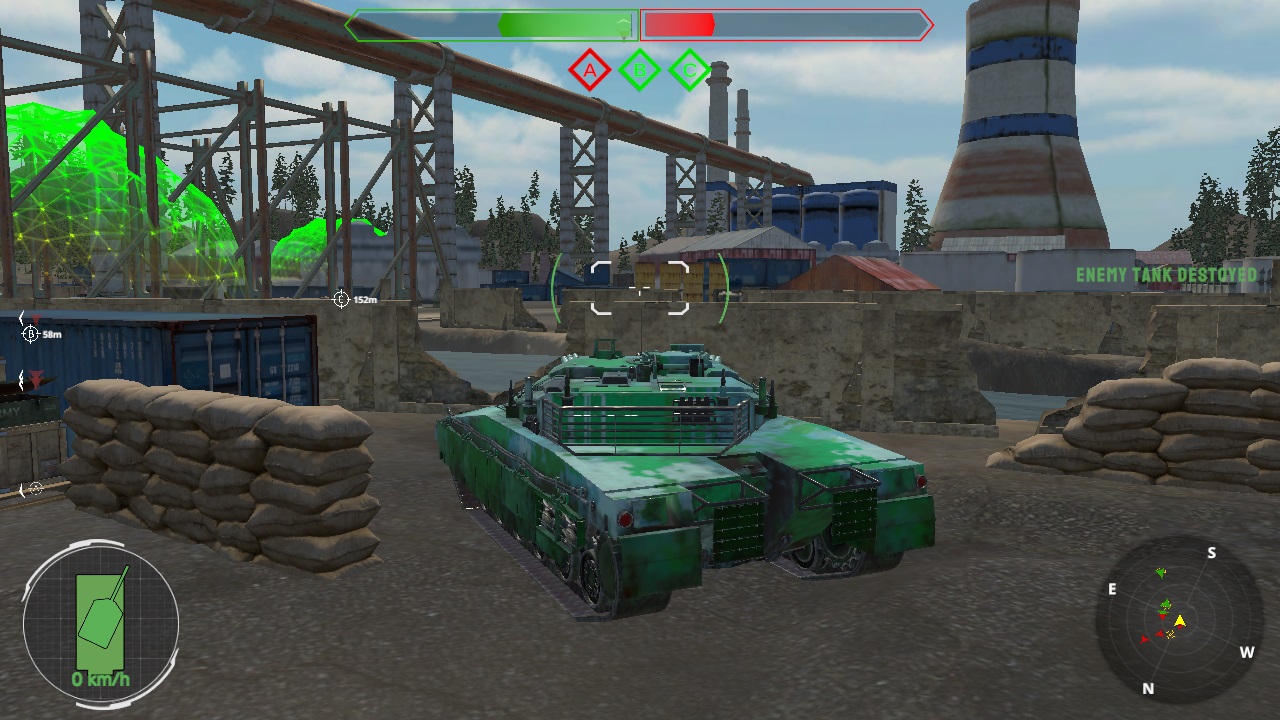
Task: Click the chevron above the green health bar
Action: tap(625, 25)
